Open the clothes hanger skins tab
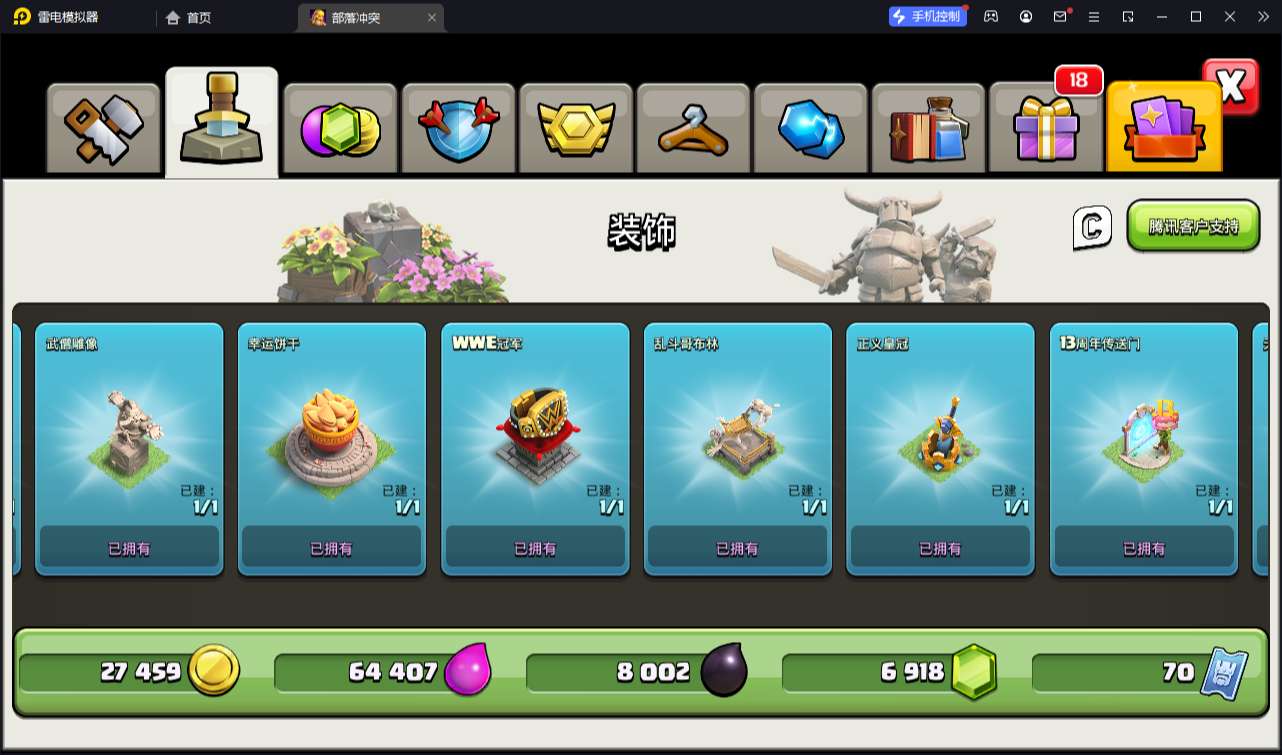1282x755 pixels. [692, 130]
